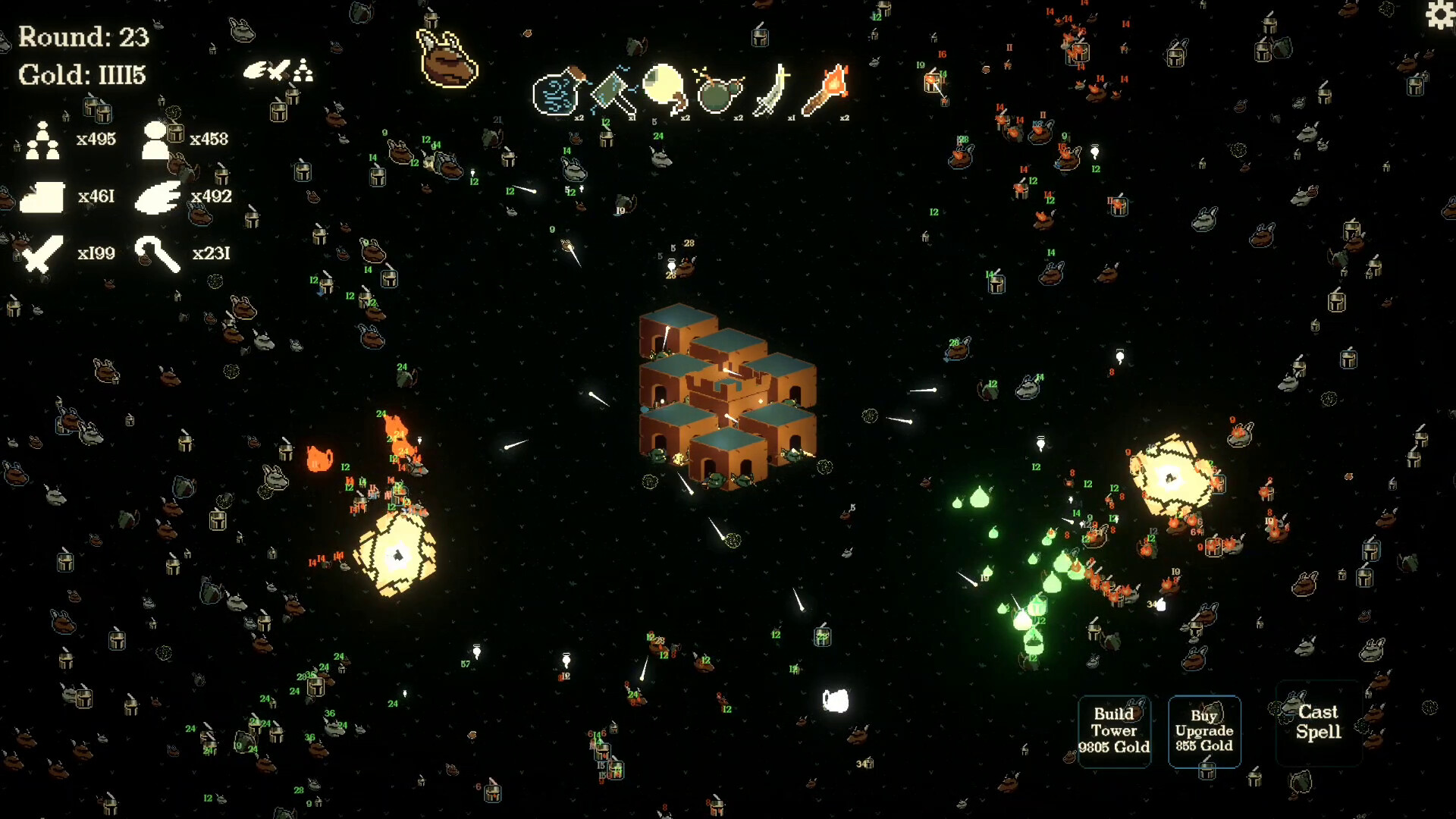Open settings with the gear icon
Image resolution: width=1456 pixels, height=819 pixels.
[x=1440, y=14]
